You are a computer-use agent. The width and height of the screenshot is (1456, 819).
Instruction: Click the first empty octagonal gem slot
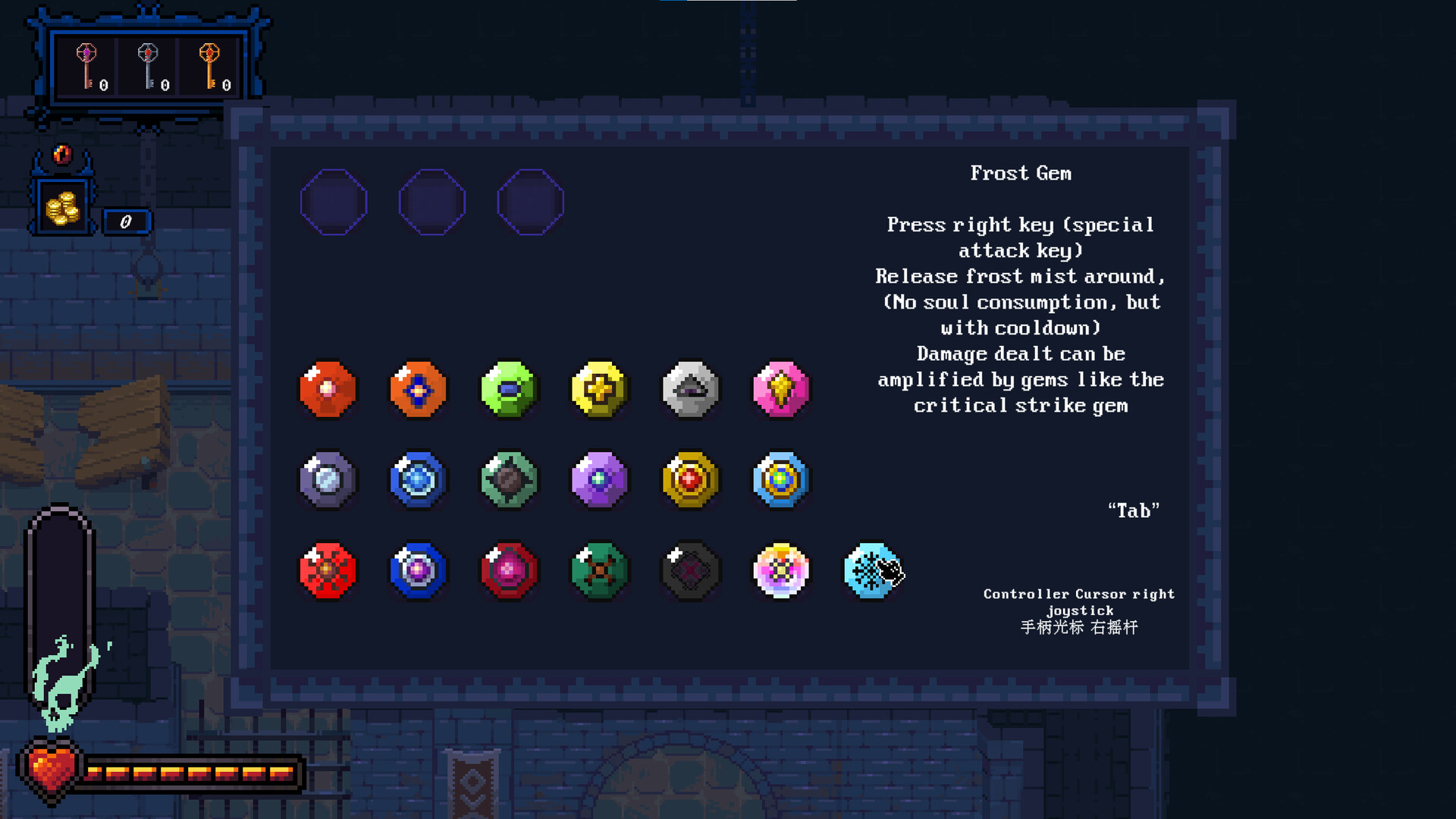(334, 201)
